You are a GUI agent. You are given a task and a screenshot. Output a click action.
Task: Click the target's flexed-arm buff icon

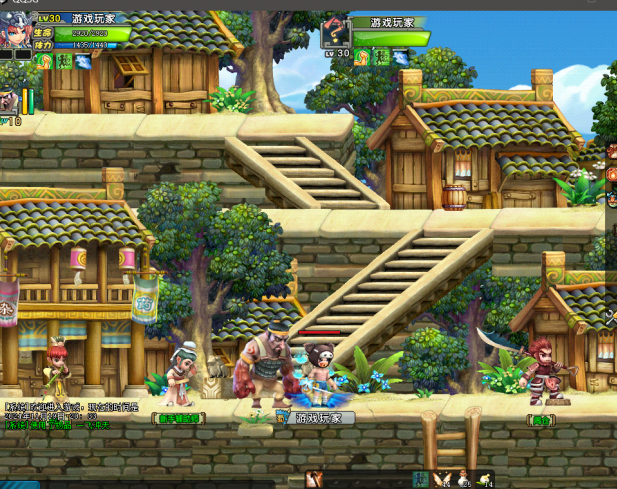pos(362,58)
